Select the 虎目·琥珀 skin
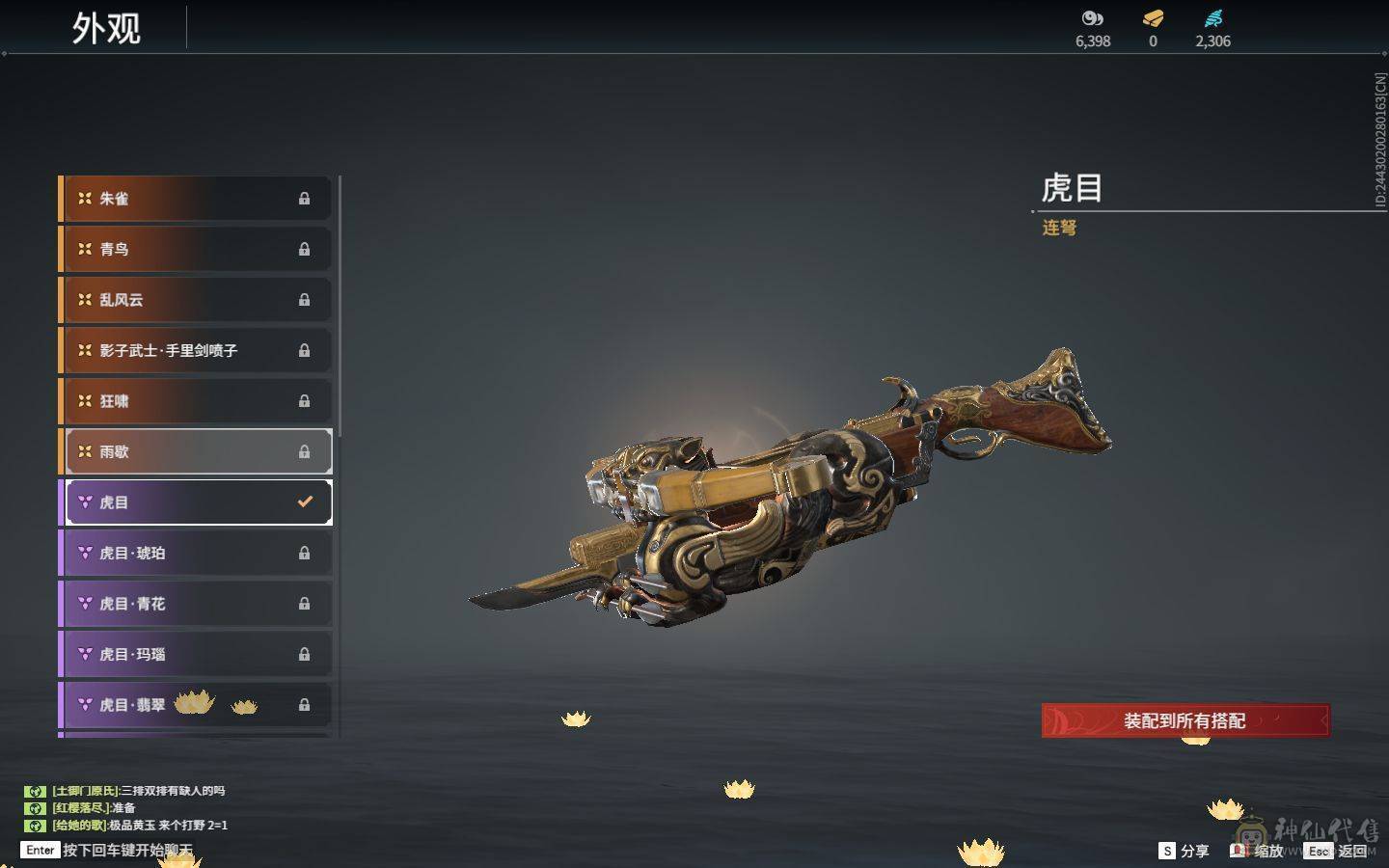This screenshot has height=868, width=1389. tap(193, 552)
